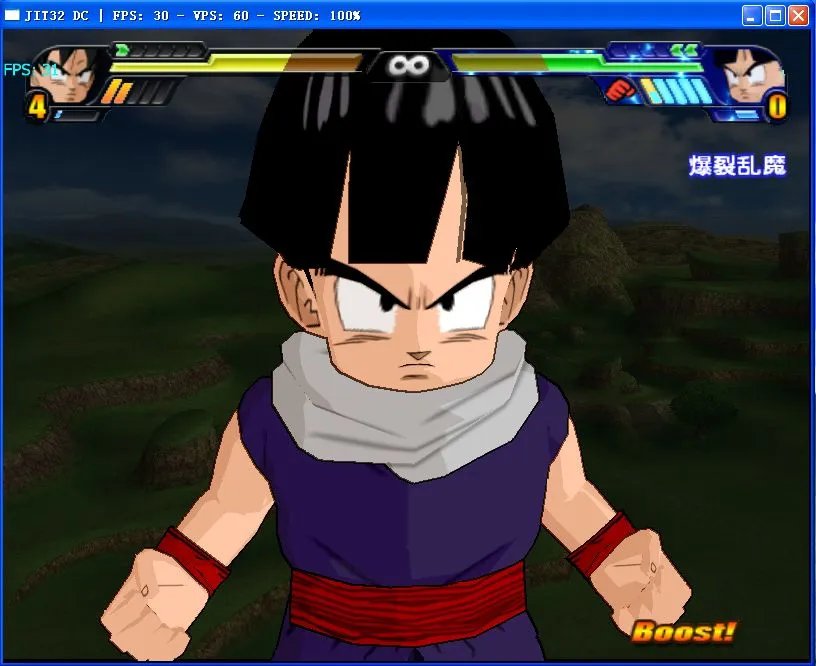The height and width of the screenshot is (666, 816).
Task: Close the emulator window
Action: point(798,15)
